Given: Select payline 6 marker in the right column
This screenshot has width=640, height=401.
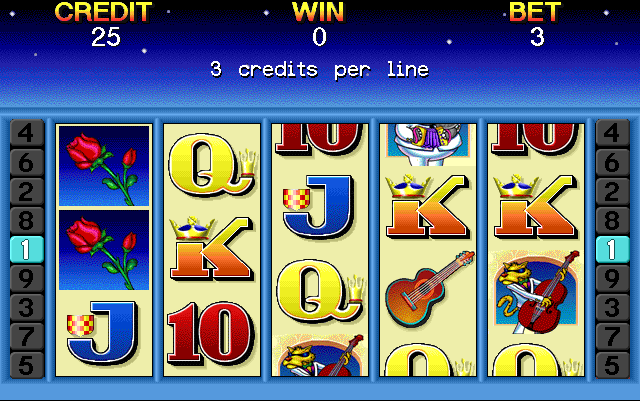Looking at the screenshot, I should (612, 161).
